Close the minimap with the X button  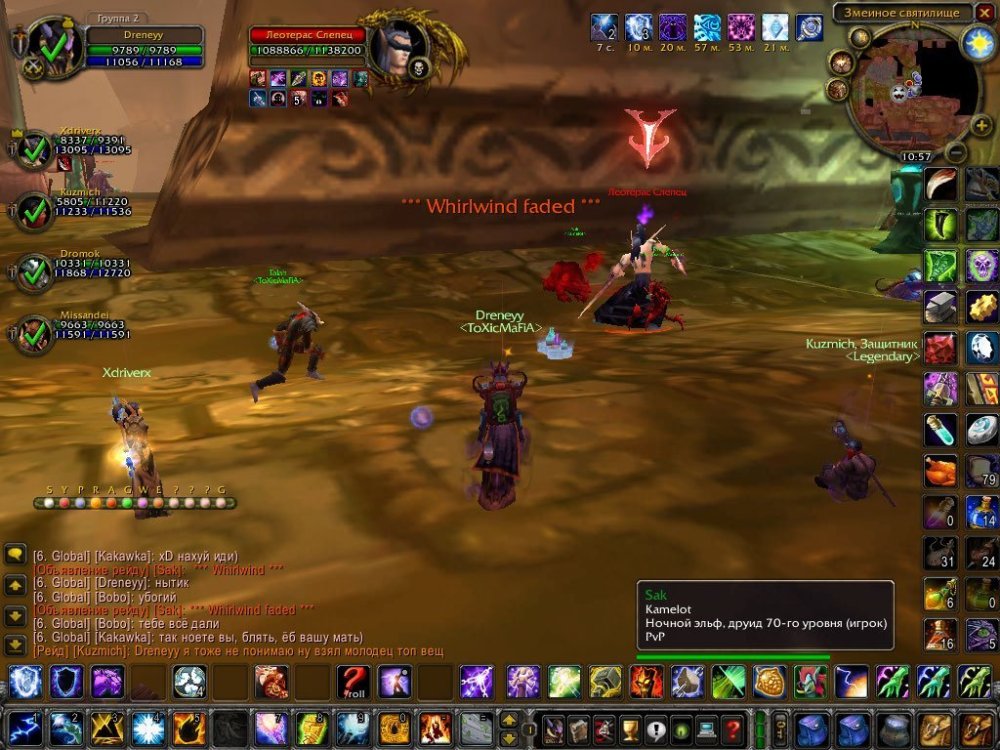click(x=983, y=12)
